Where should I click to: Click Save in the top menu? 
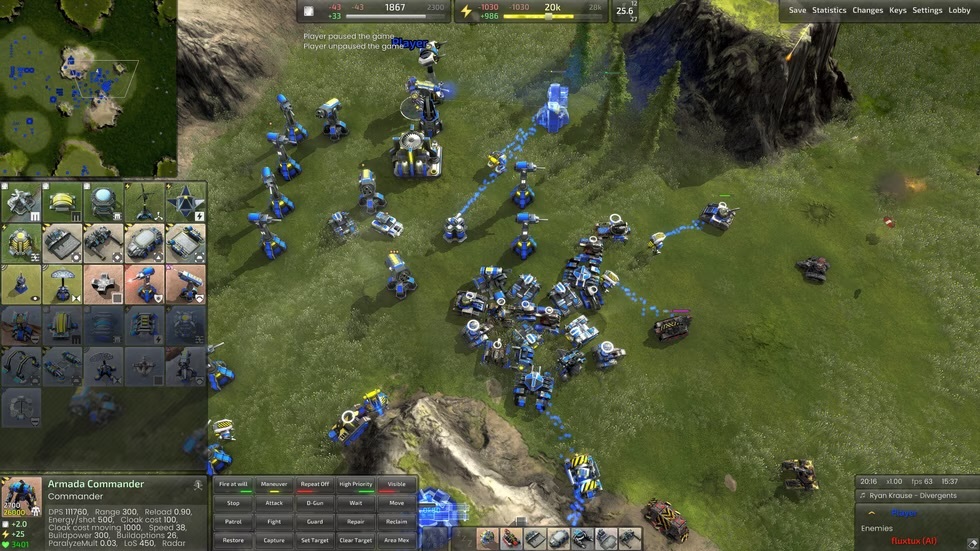[x=797, y=10]
